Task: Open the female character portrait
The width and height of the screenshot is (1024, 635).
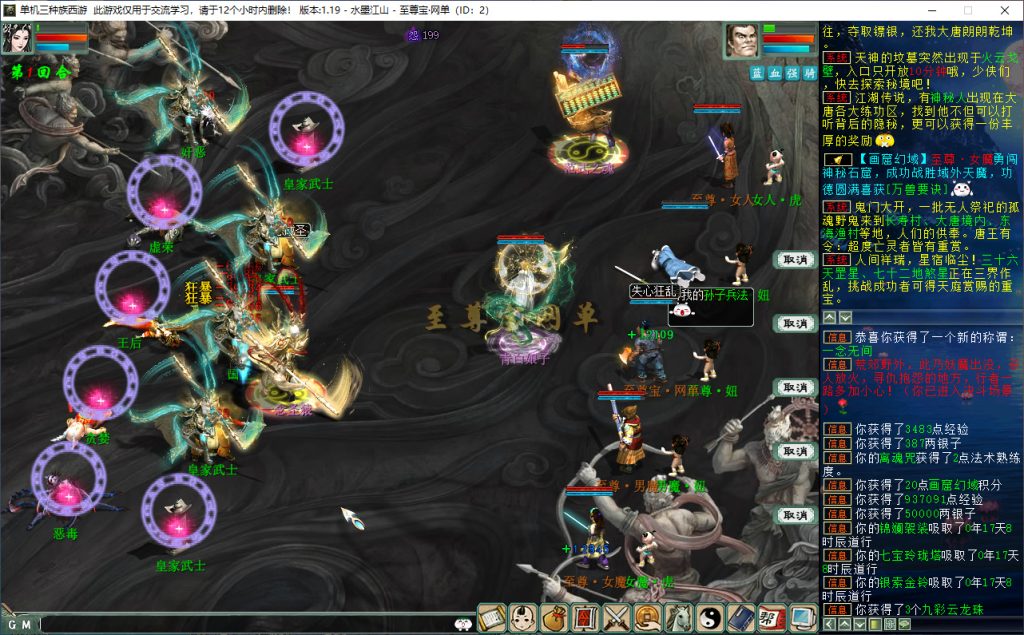Action: click(20, 39)
